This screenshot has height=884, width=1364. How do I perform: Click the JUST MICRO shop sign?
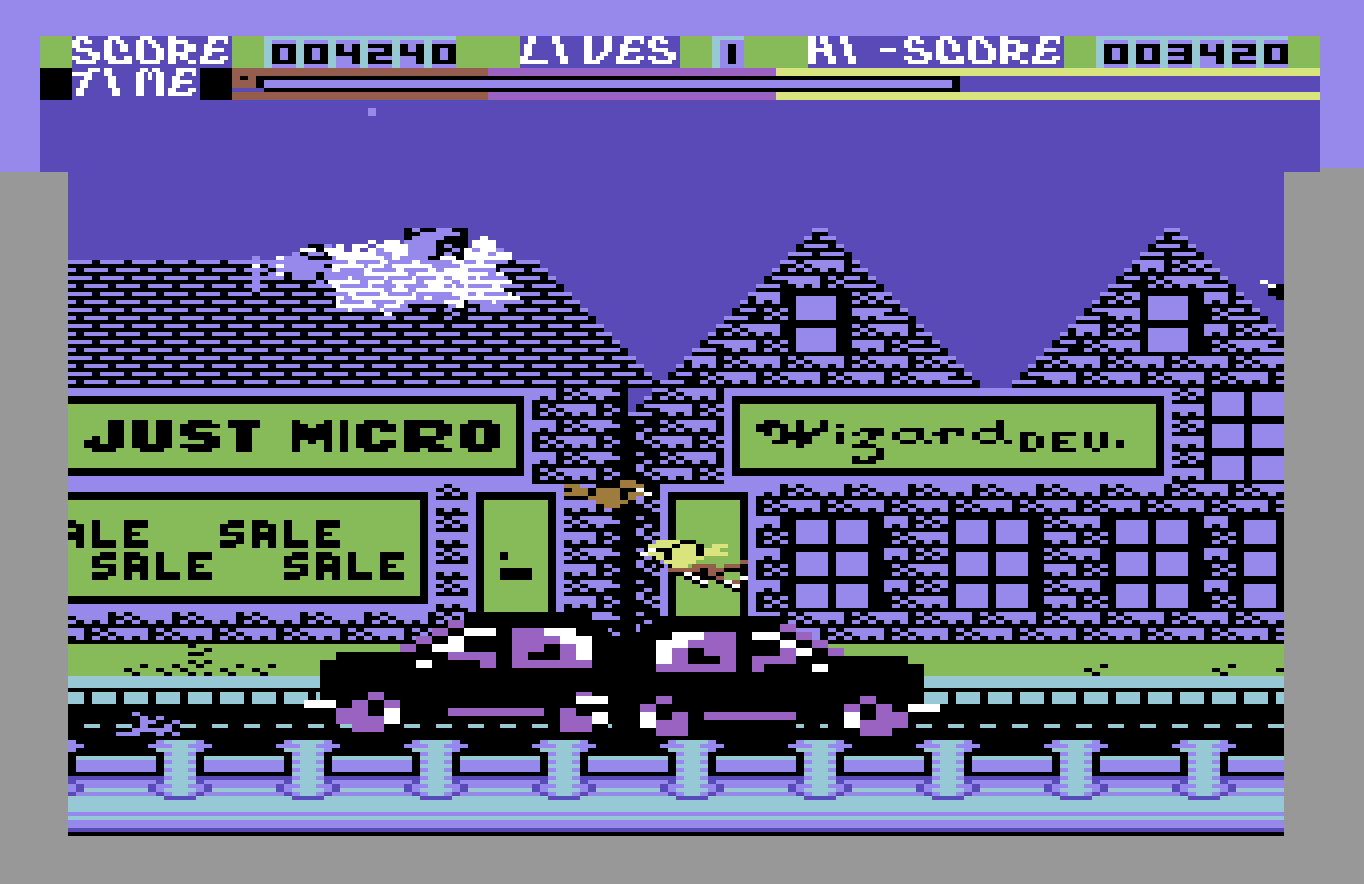[295, 436]
